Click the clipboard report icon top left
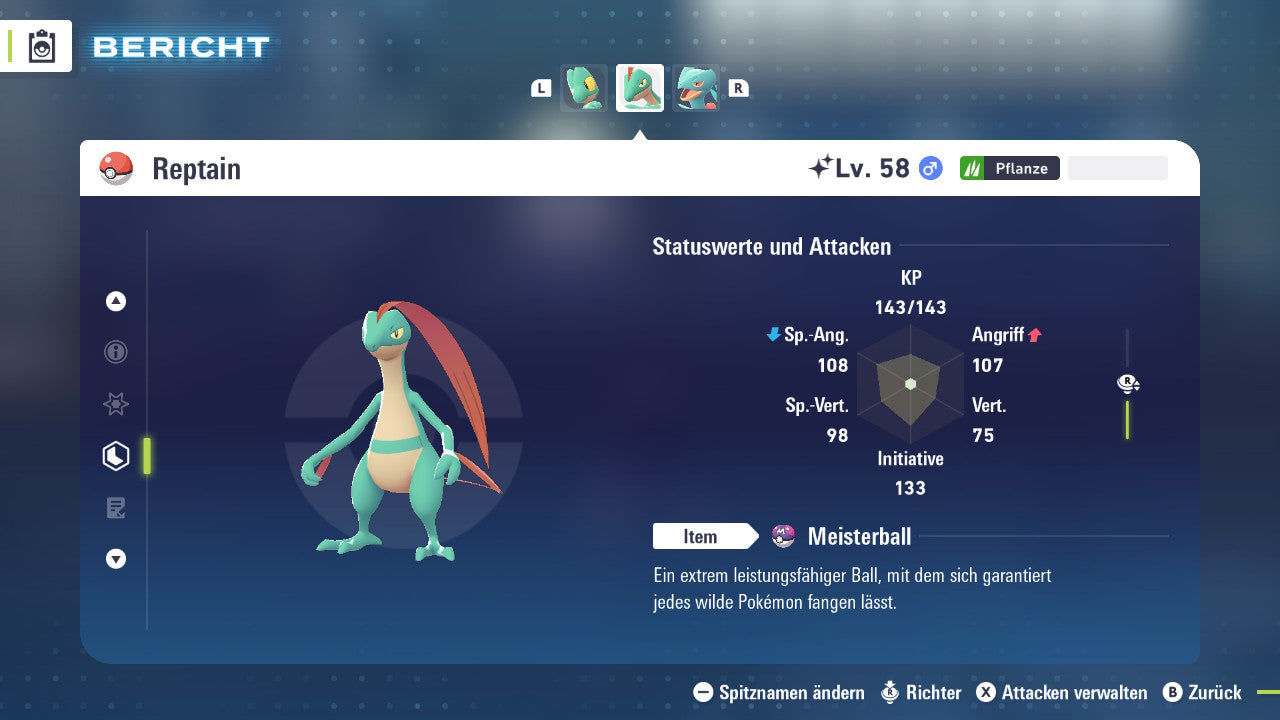This screenshot has width=1280, height=720. pyautogui.click(x=42, y=45)
